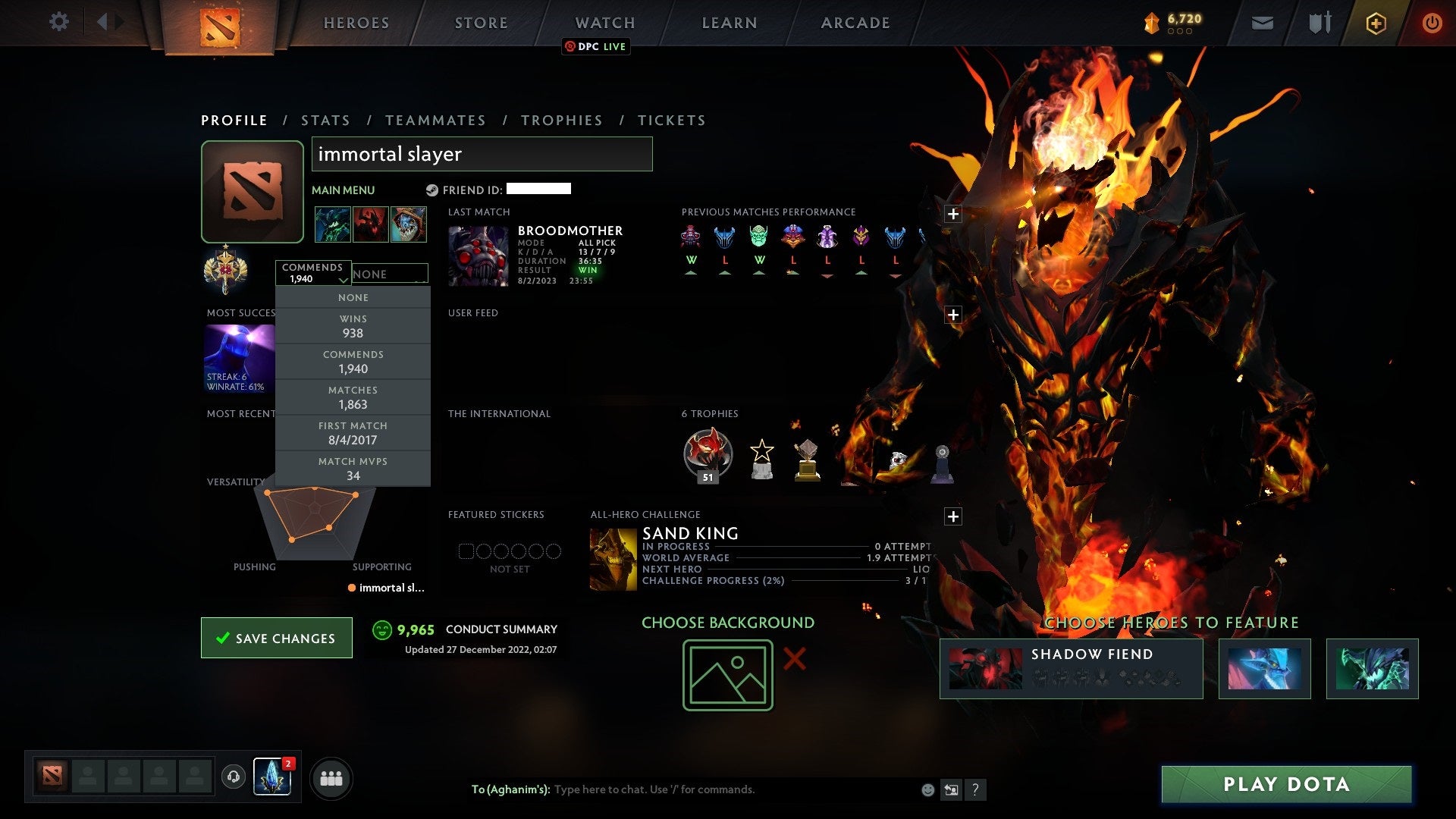Pick the First Match dropdown option
Image resolution: width=1456 pixels, height=819 pixels.
353,433
